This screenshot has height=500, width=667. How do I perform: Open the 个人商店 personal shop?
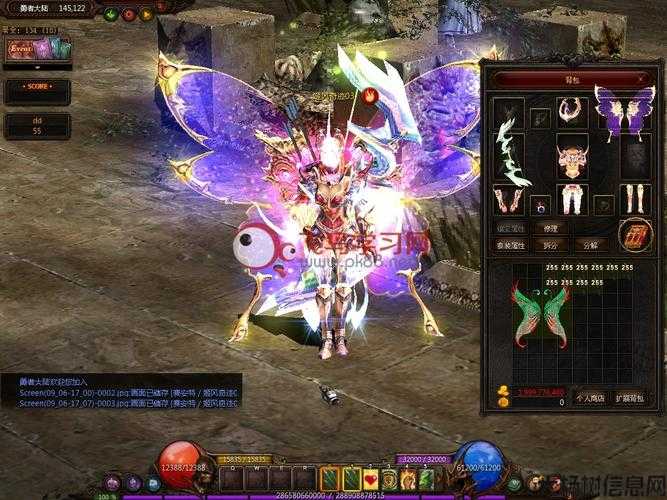click(x=590, y=398)
